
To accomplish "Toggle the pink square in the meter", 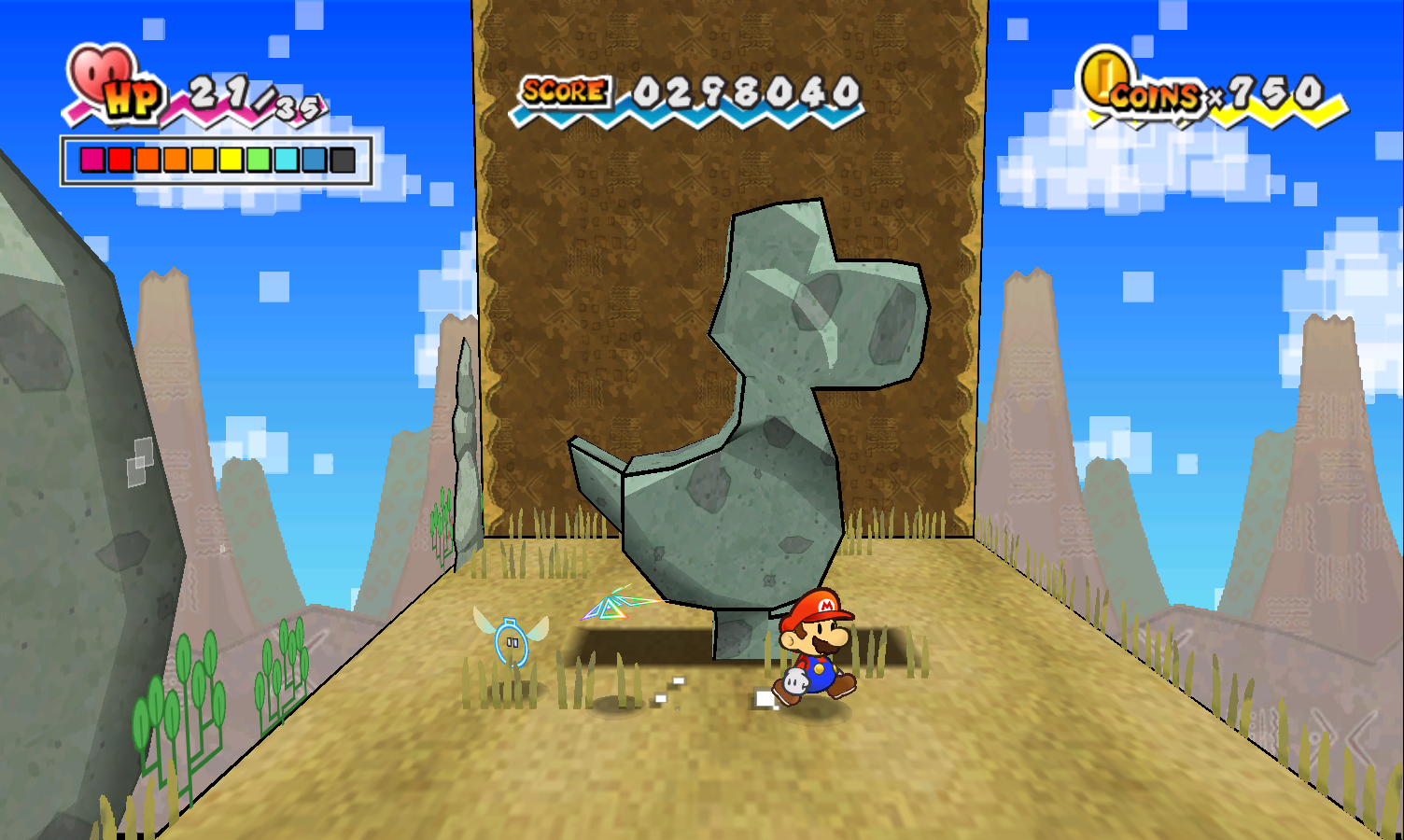I will [91, 159].
